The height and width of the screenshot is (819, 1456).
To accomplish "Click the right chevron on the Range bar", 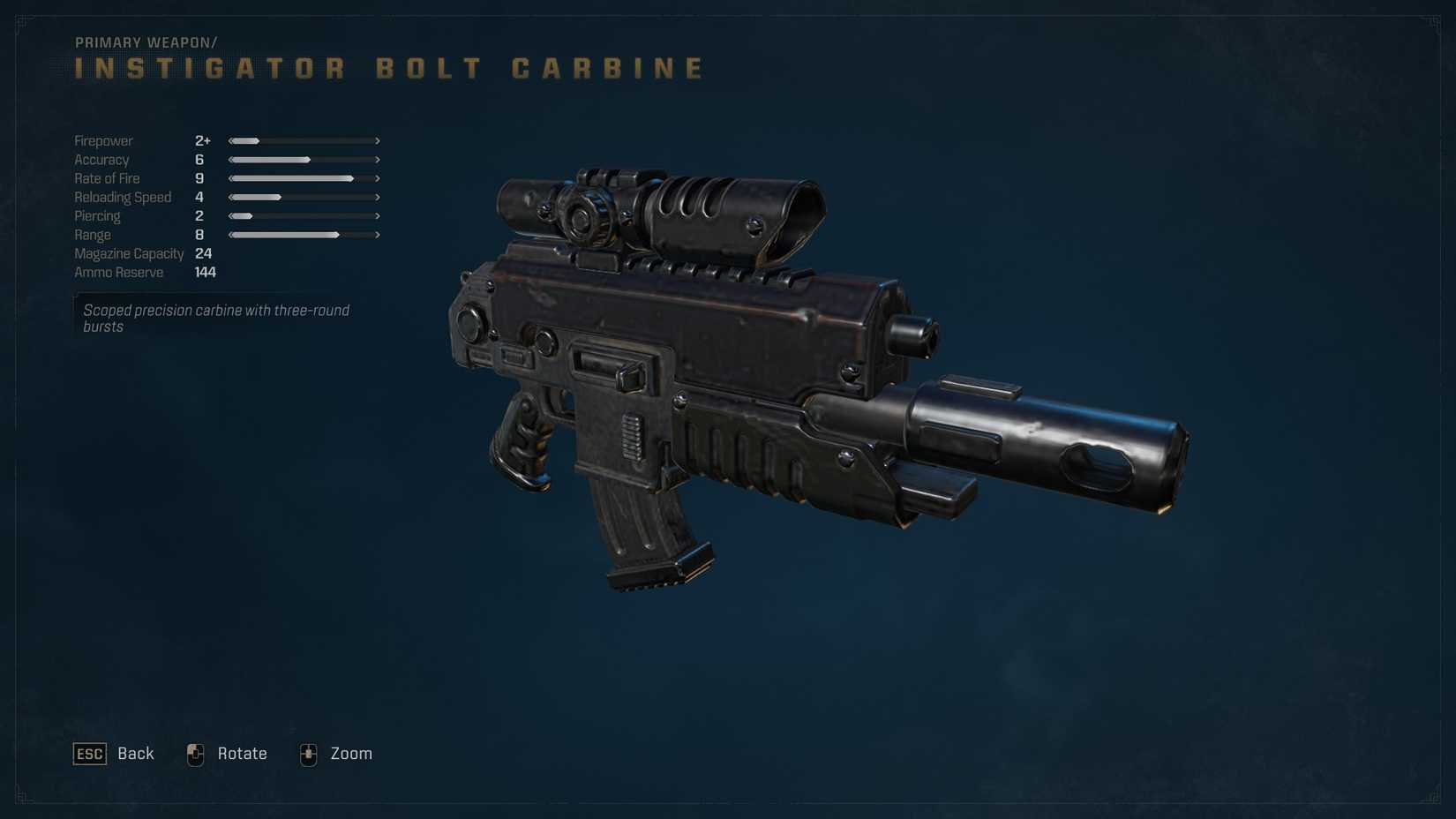I will pyautogui.click(x=377, y=235).
